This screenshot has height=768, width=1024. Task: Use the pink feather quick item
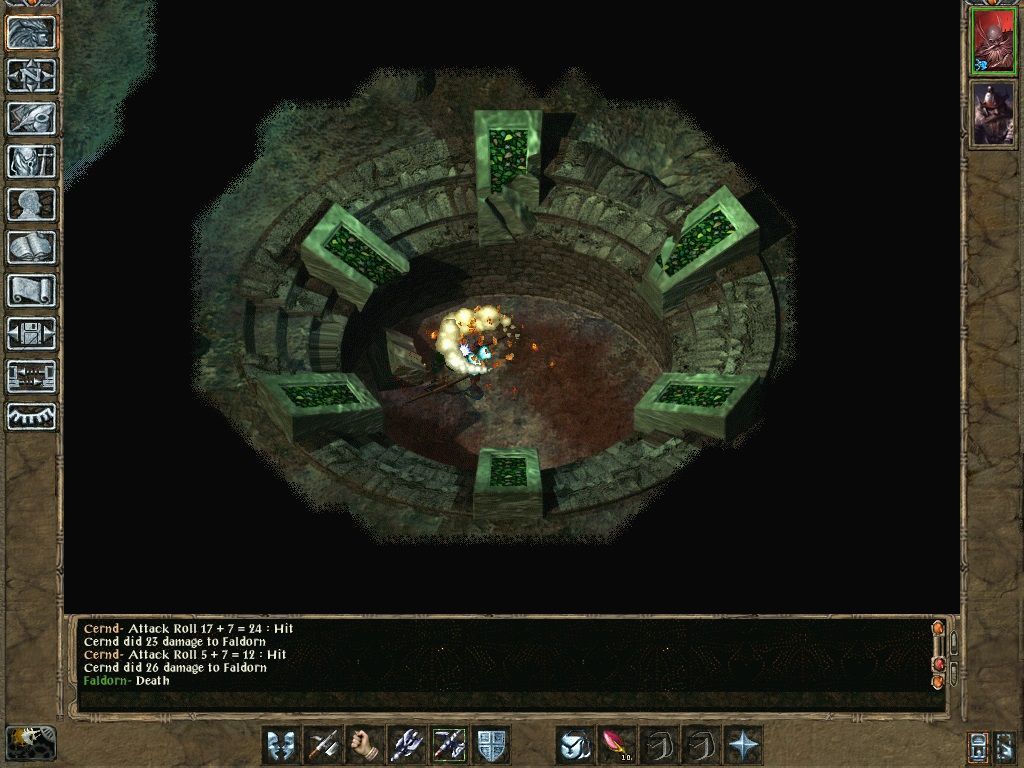point(618,745)
